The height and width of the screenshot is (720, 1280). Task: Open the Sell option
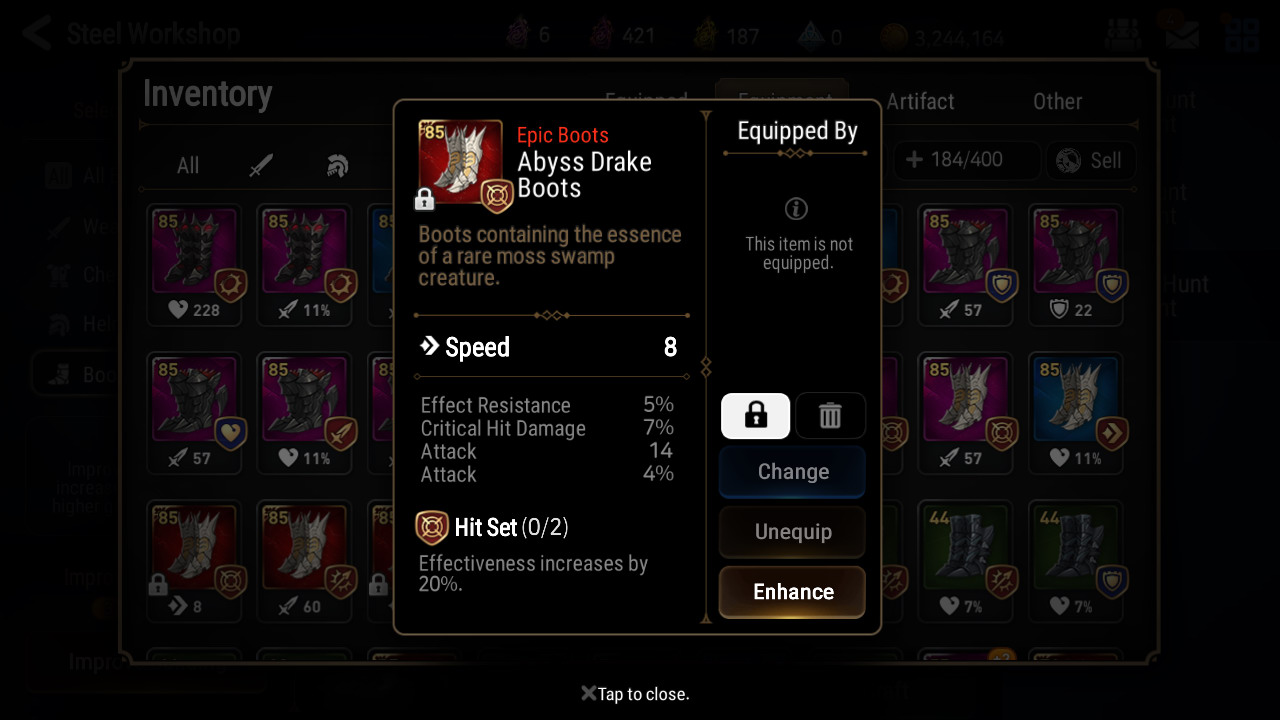1091,161
